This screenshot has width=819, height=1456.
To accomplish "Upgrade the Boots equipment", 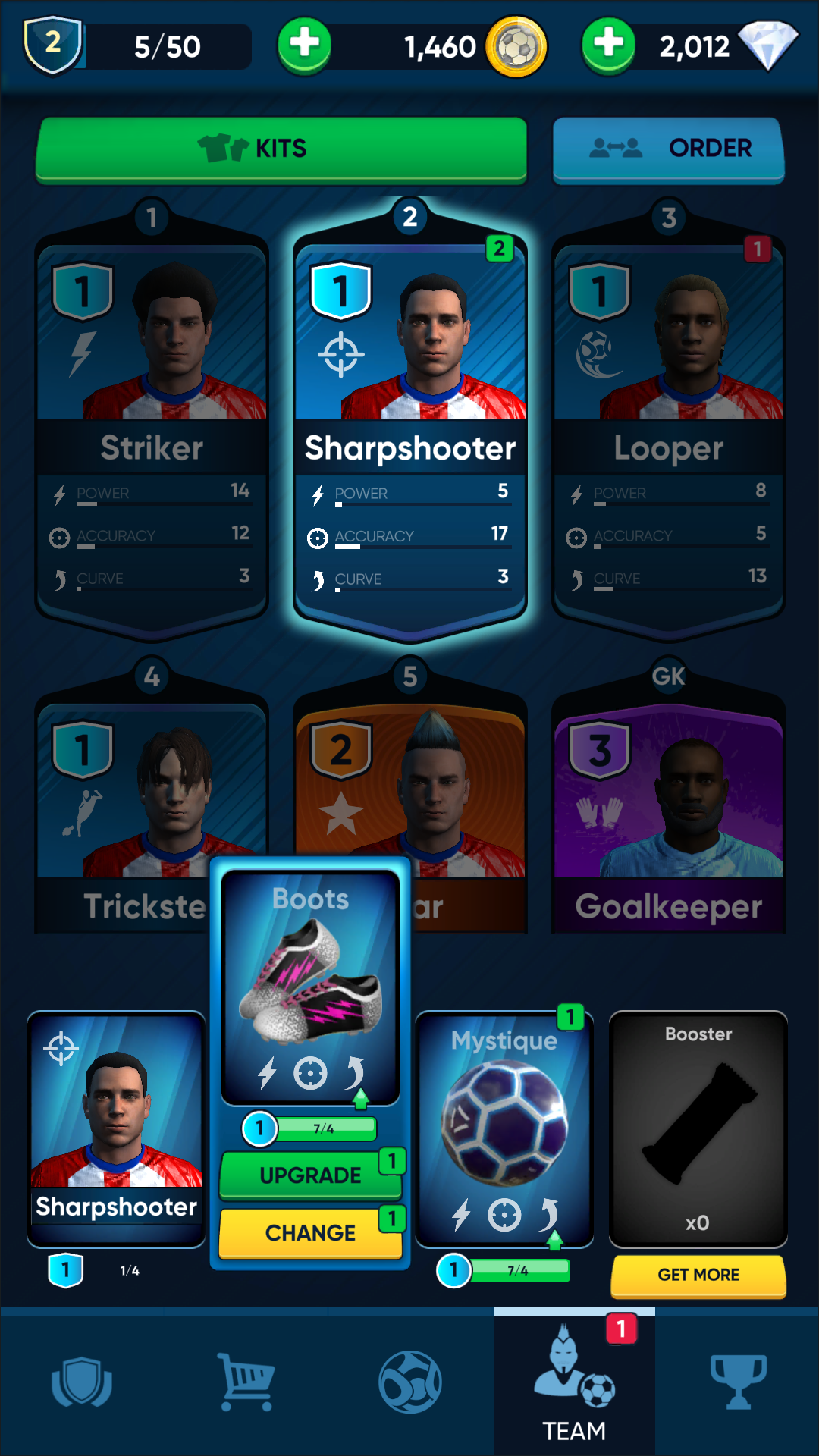I will point(310,1175).
